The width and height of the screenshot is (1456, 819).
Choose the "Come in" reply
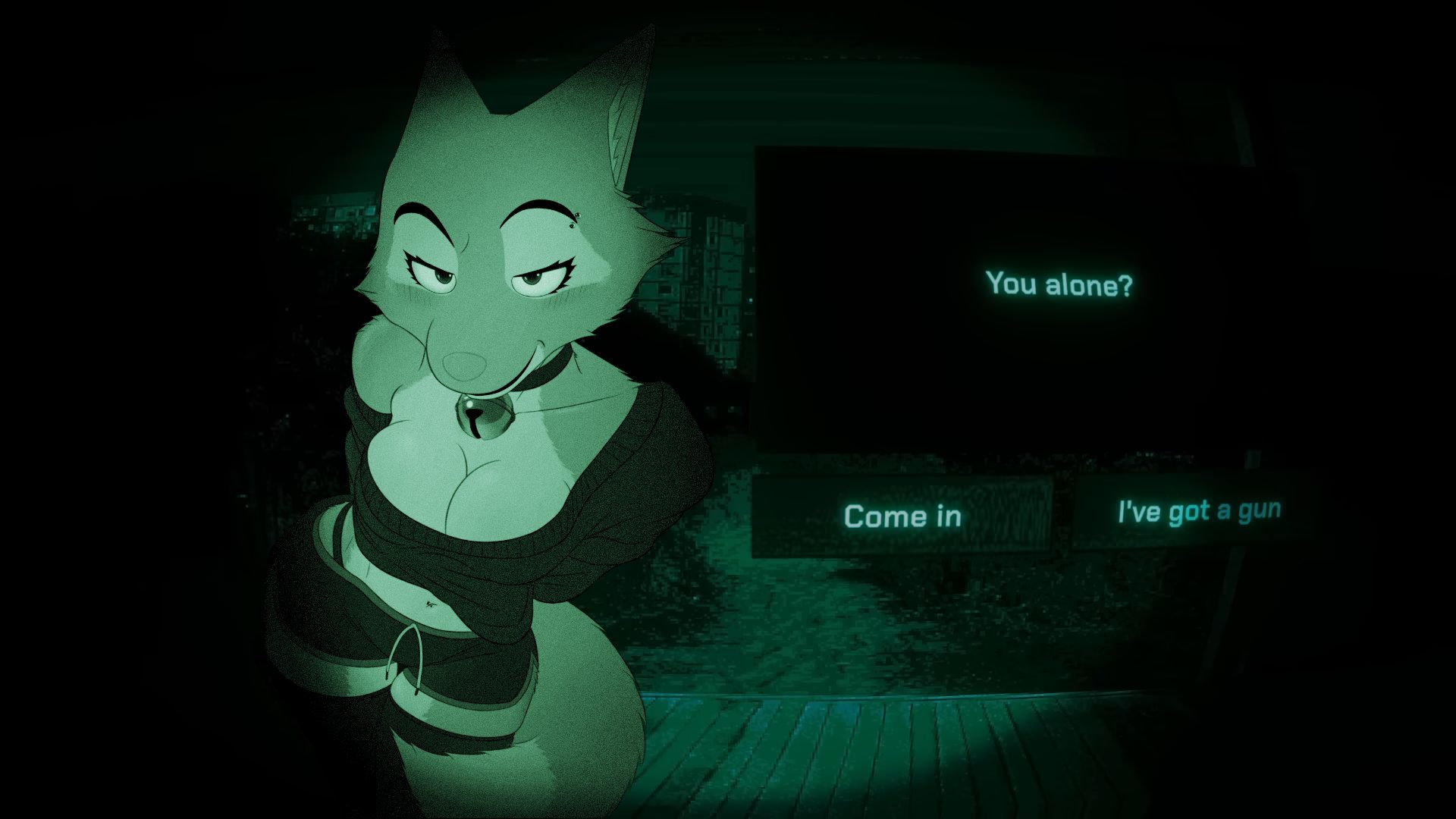pos(902,516)
